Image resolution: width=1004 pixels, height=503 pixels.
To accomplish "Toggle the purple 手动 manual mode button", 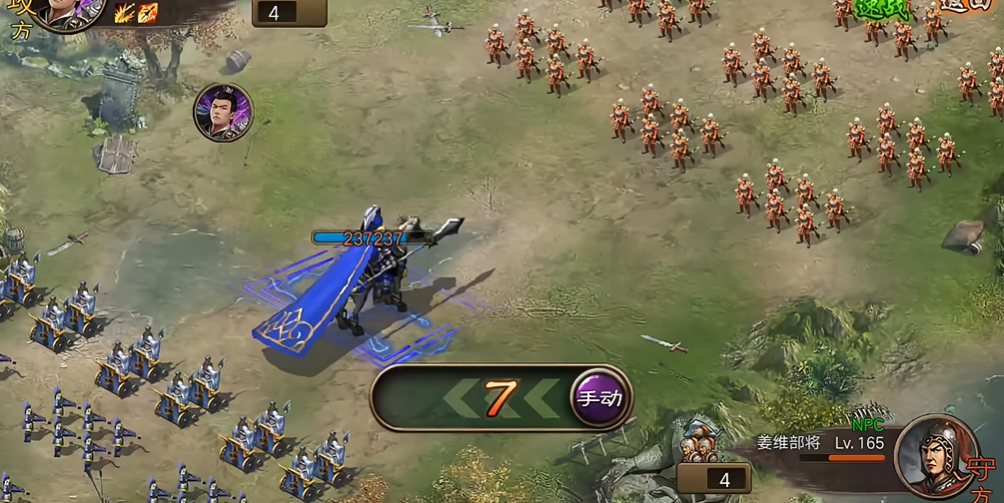I will (x=600, y=398).
